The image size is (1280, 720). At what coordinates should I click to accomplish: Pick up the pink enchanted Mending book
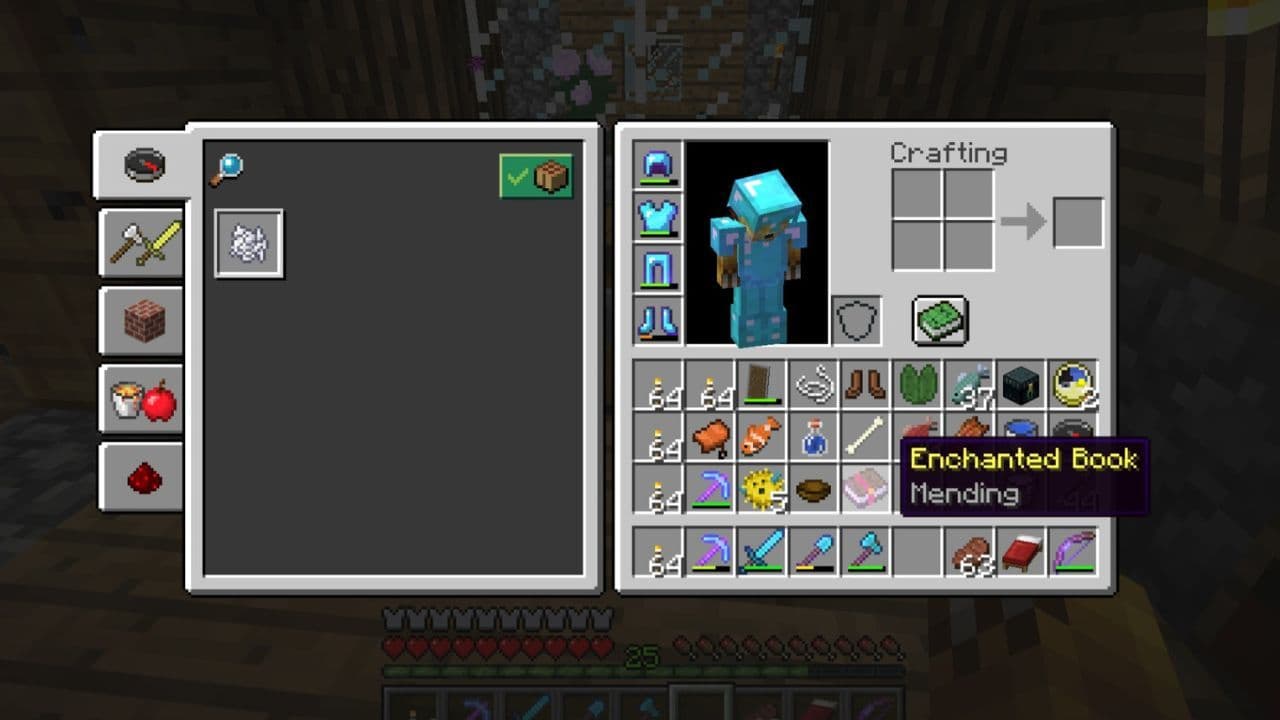pos(865,489)
